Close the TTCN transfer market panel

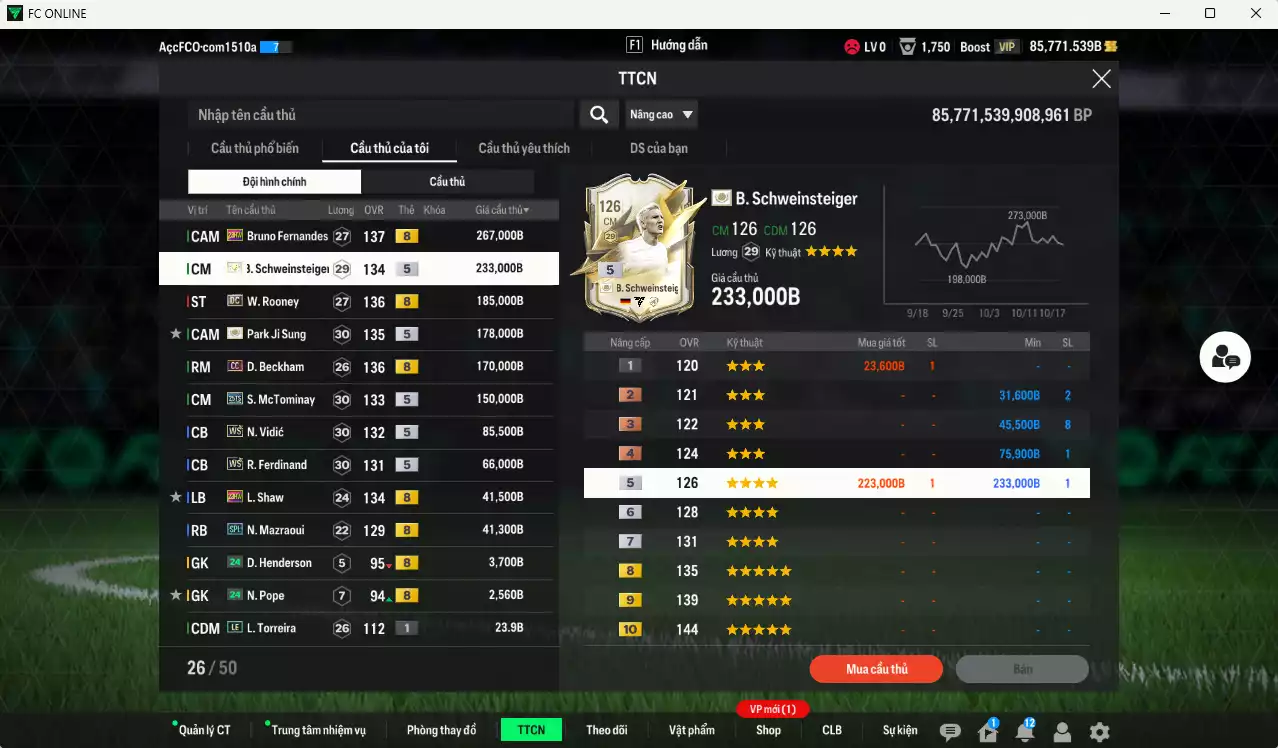(1101, 79)
